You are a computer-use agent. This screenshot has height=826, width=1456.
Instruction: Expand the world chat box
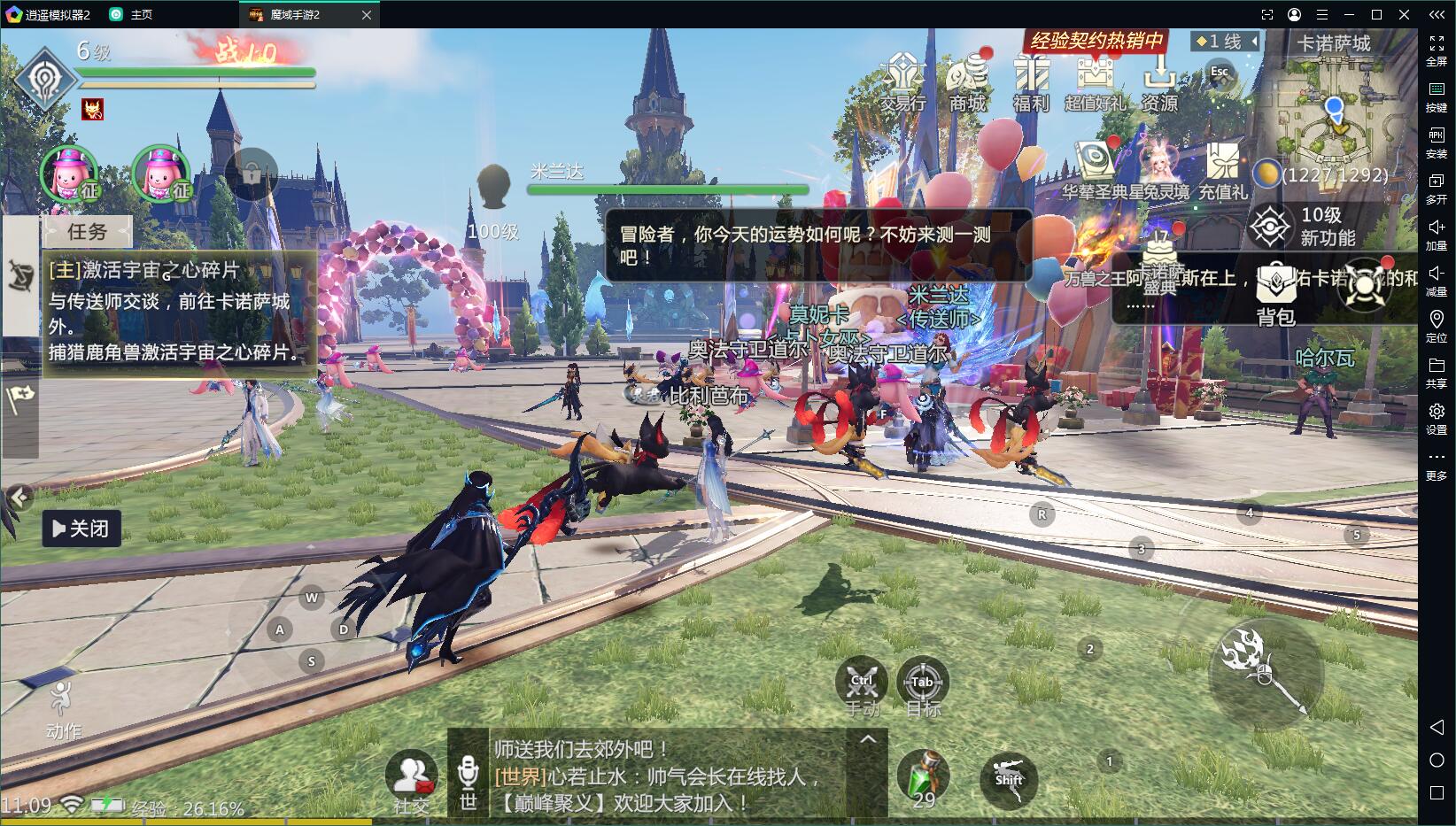868,739
